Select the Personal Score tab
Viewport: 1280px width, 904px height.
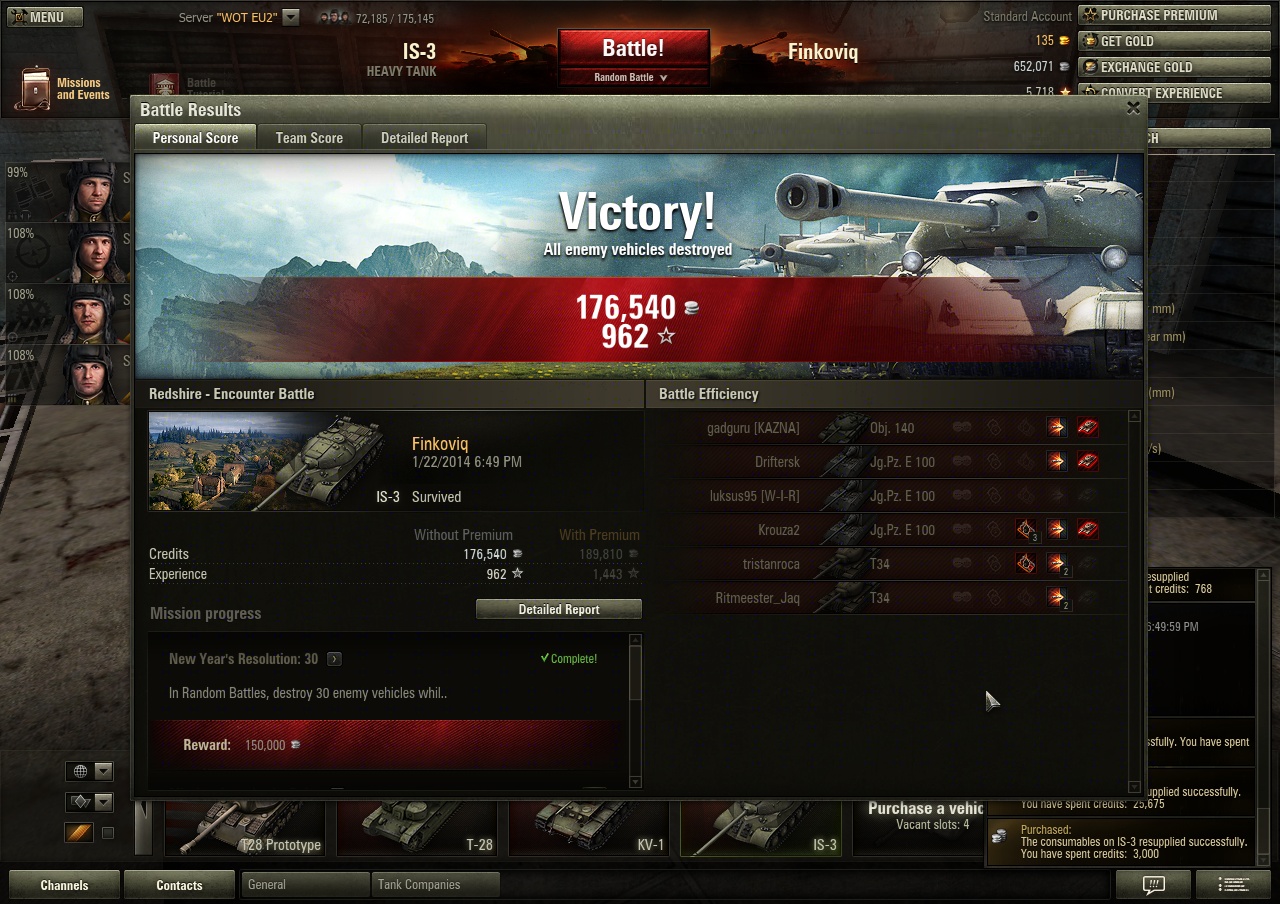[x=195, y=138]
